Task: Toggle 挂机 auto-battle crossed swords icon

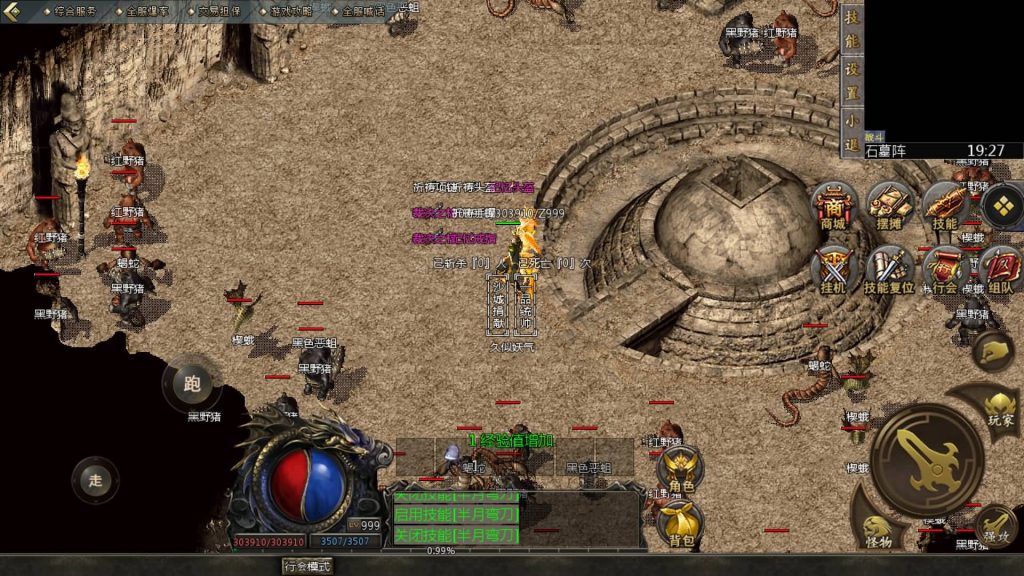Action: click(x=833, y=270)
